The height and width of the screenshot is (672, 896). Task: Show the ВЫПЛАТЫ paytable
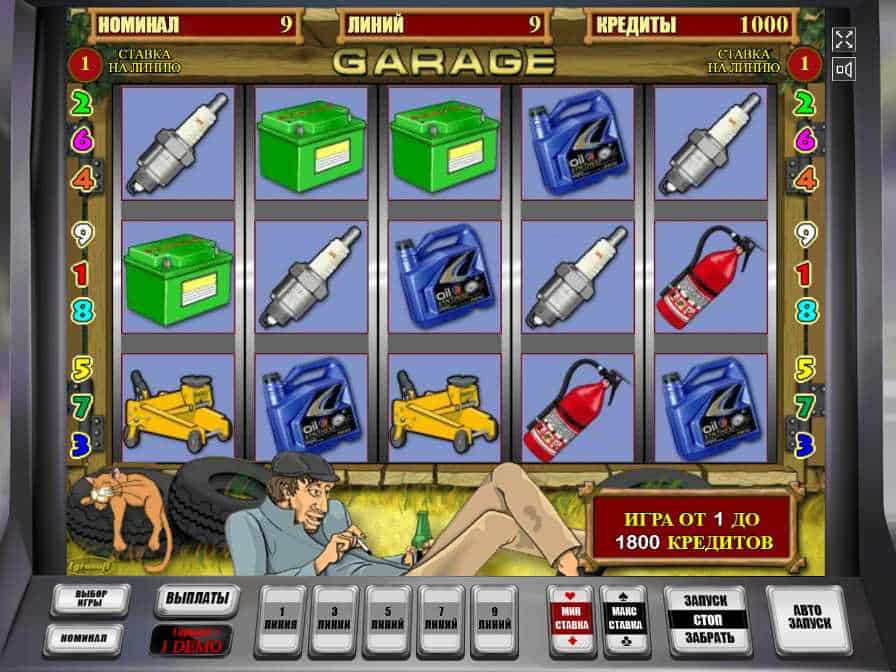[197, 600]
